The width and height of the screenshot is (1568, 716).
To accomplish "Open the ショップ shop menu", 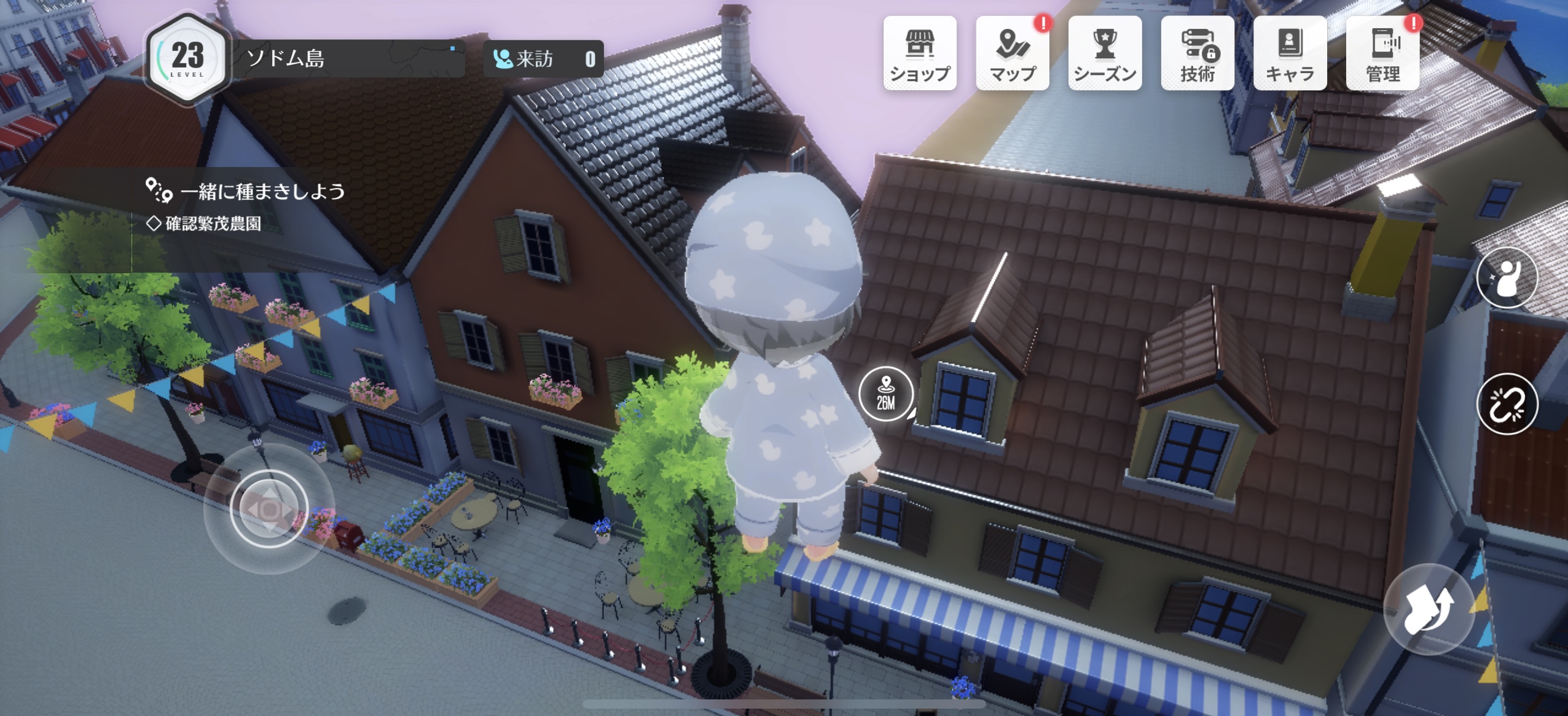I will click(x=920, y=54).
